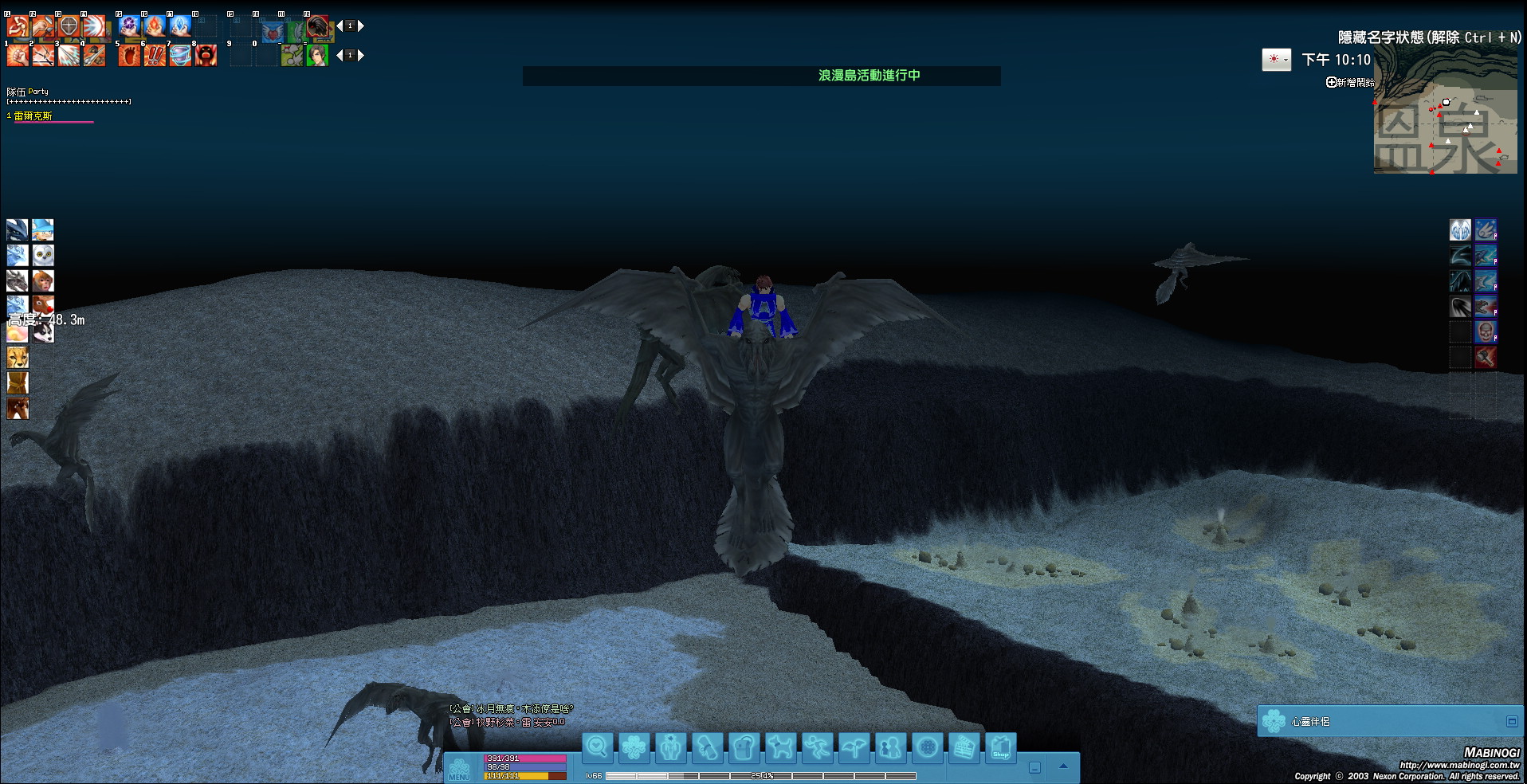This screenshot has width=1527, height=784.
Task: Open the backpack inventory icon
Action: (x=744, y=748)
